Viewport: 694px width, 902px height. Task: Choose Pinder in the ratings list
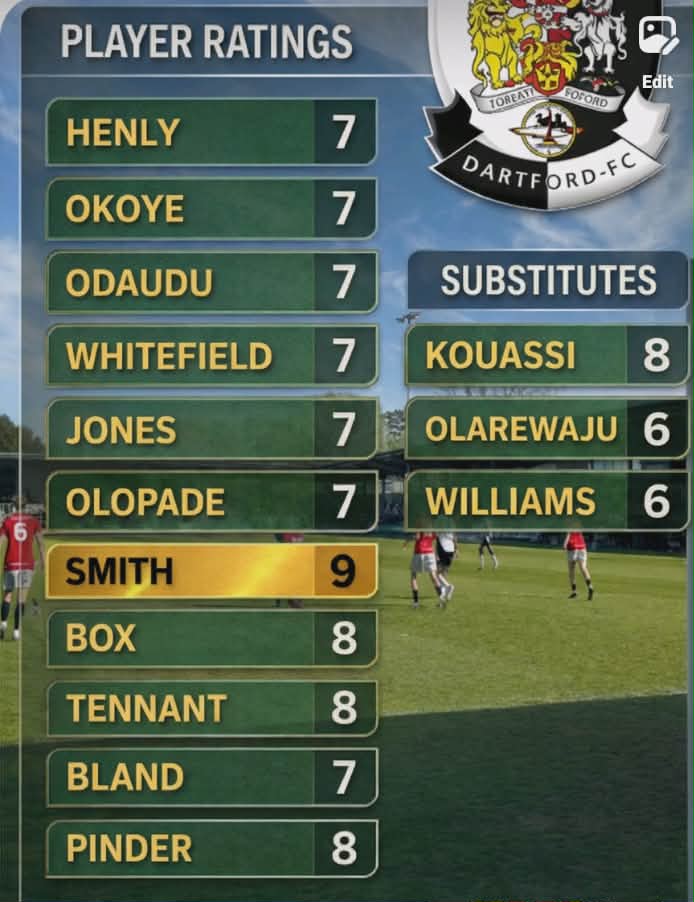click(211, 848)
